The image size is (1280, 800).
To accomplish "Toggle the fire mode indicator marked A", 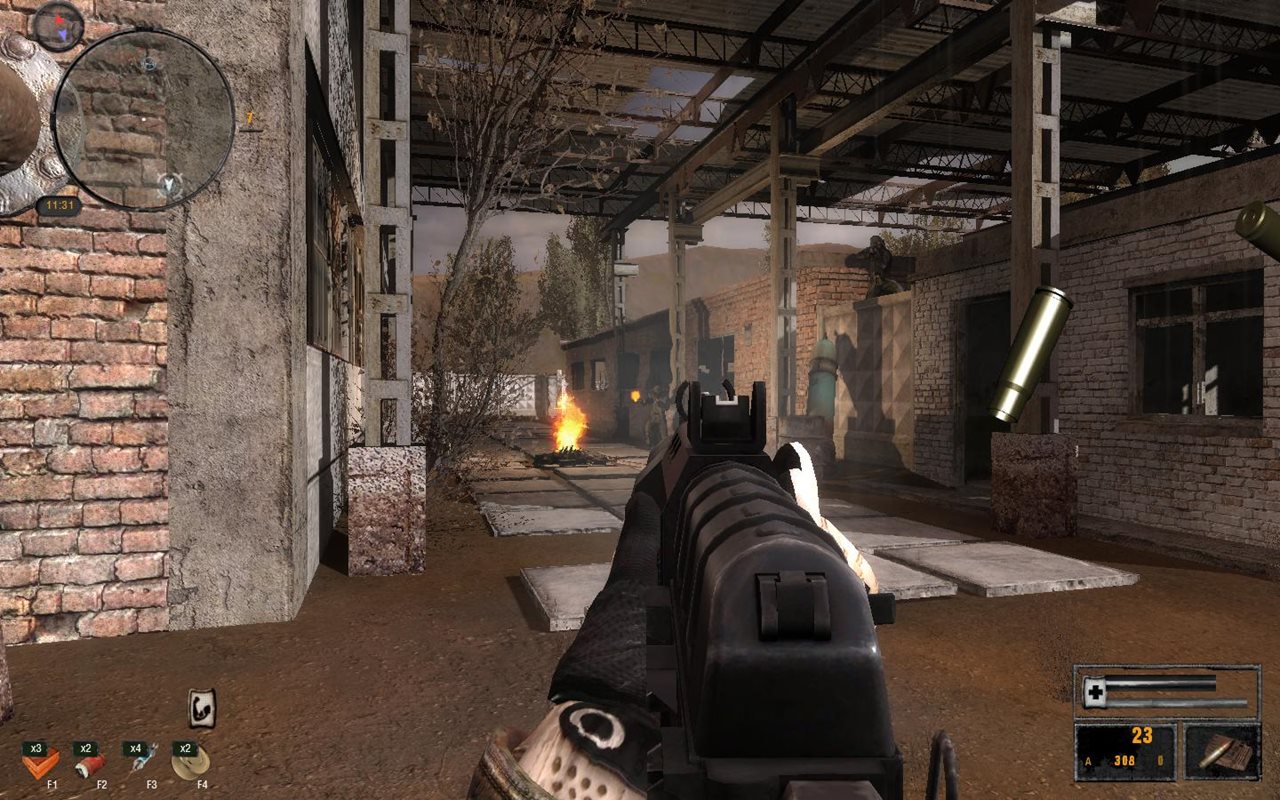I will [x=1089, y=761].
